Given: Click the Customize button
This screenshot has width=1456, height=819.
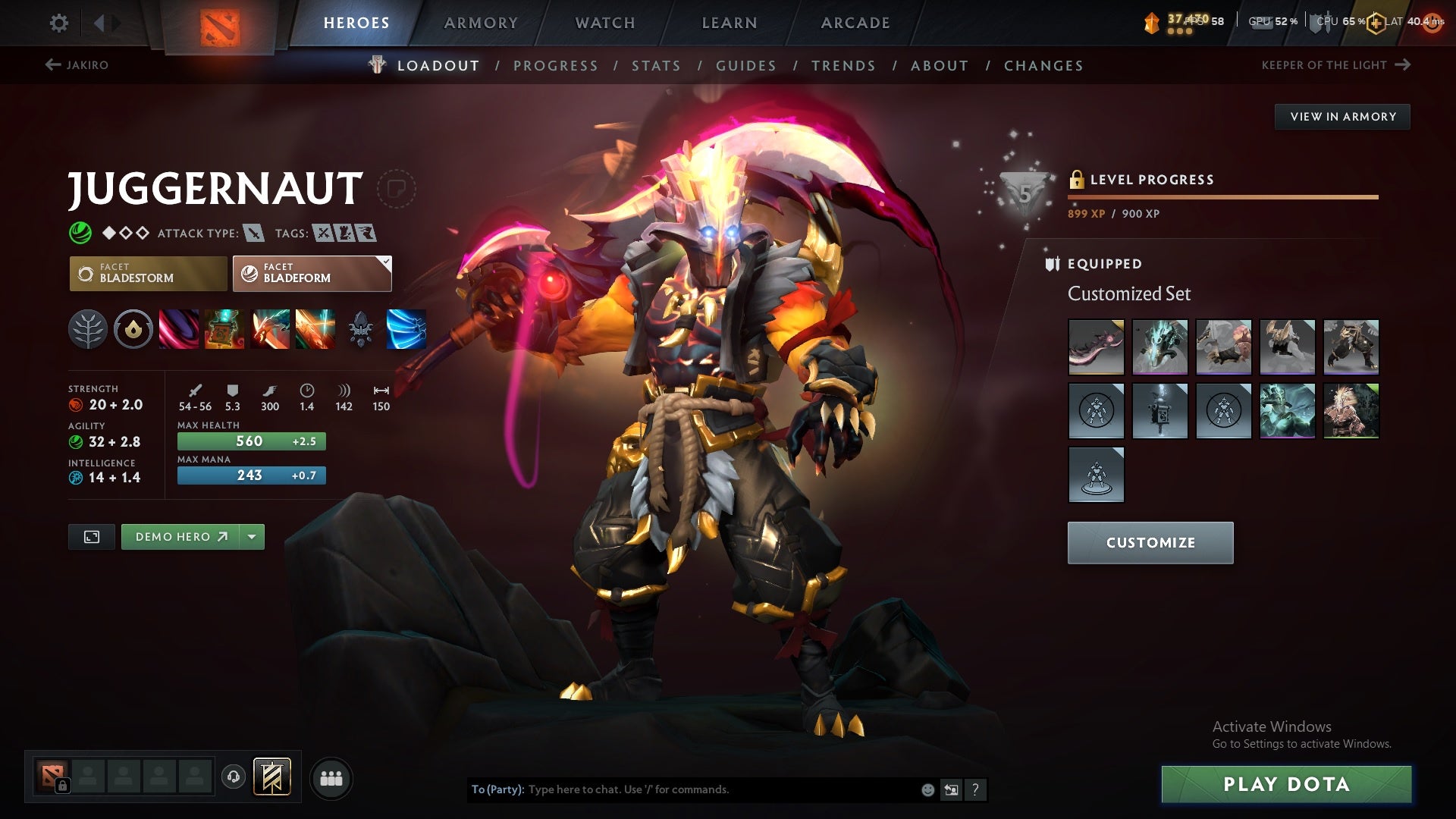Looking at the screenshot, I should pos(1150,542).
